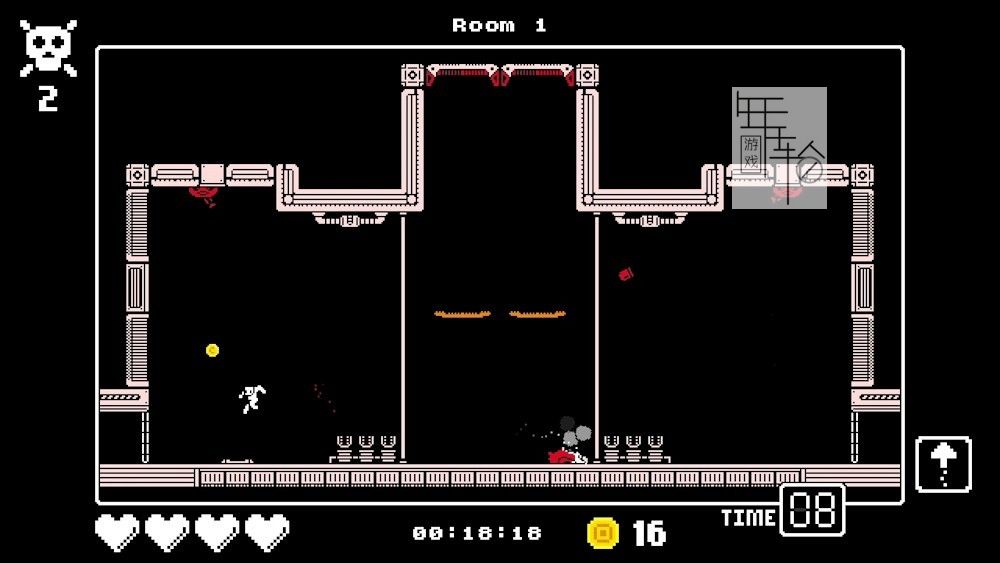Screen dimensions: 1000x563
Task: Activate the upward arrow jump ability icon
Action: pyautogui.click(x=943, y=464)
